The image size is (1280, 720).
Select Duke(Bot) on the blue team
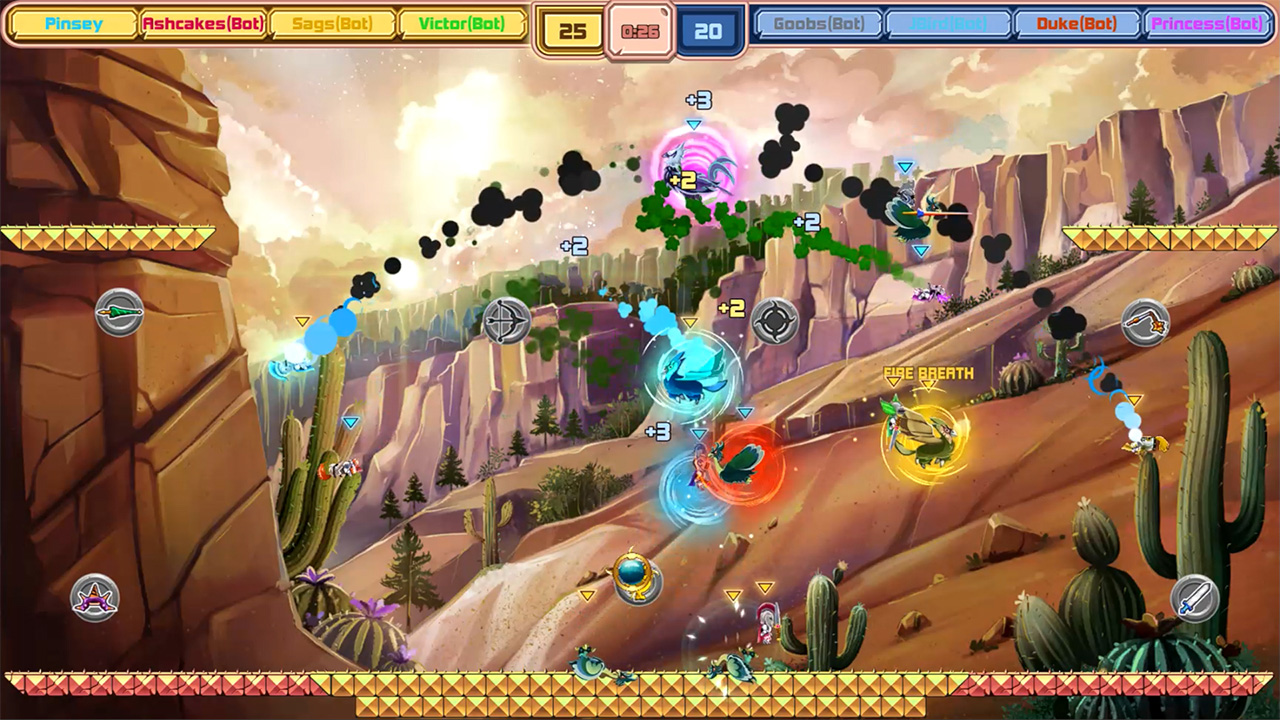(x=1078, y=22)
